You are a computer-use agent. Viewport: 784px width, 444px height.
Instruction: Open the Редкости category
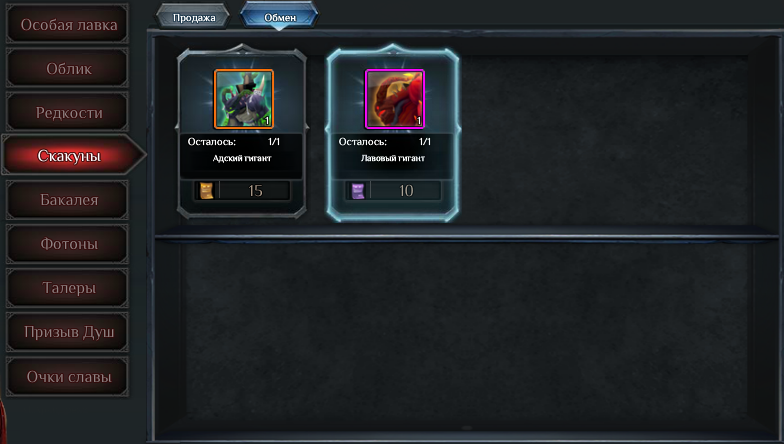coord(68,113)
